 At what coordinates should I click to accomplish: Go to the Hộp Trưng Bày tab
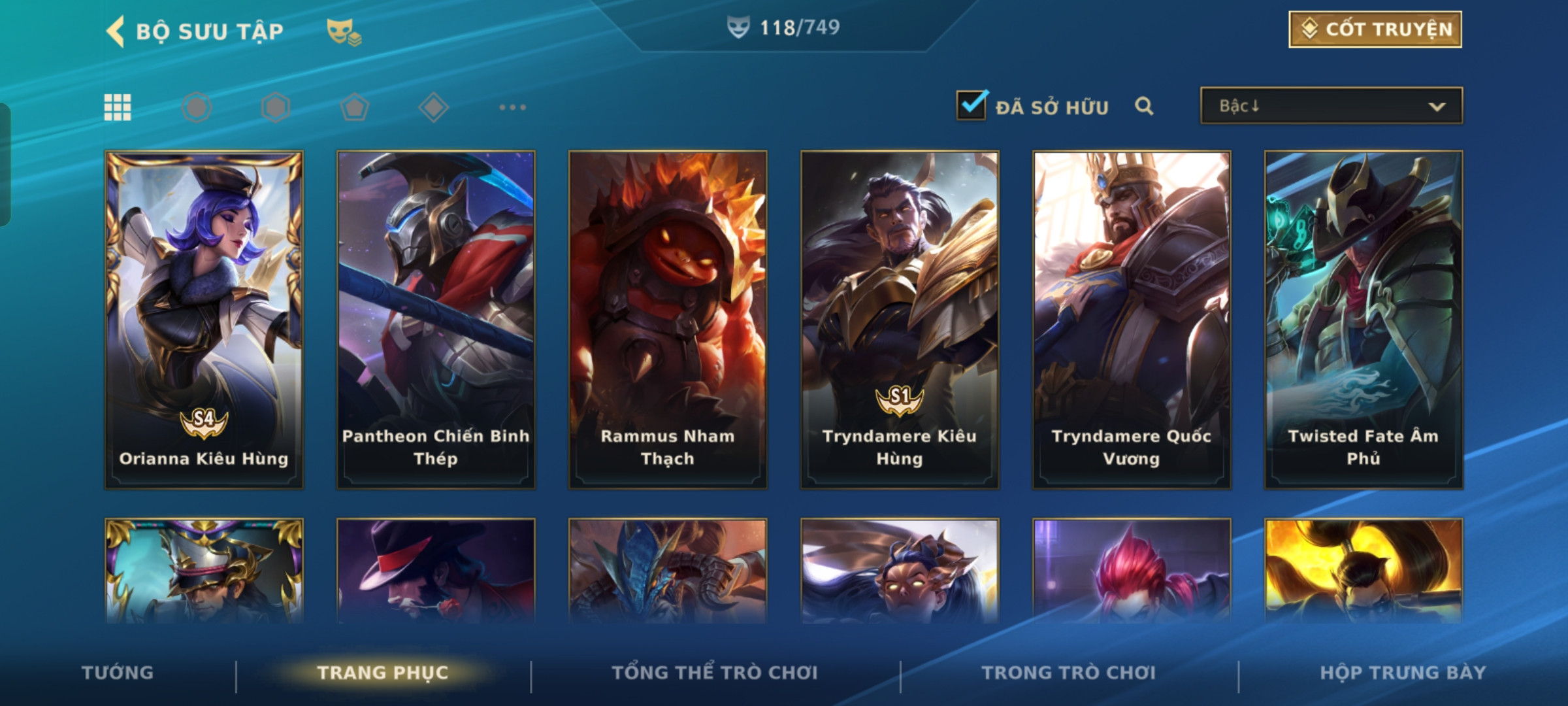point(1403,672)
